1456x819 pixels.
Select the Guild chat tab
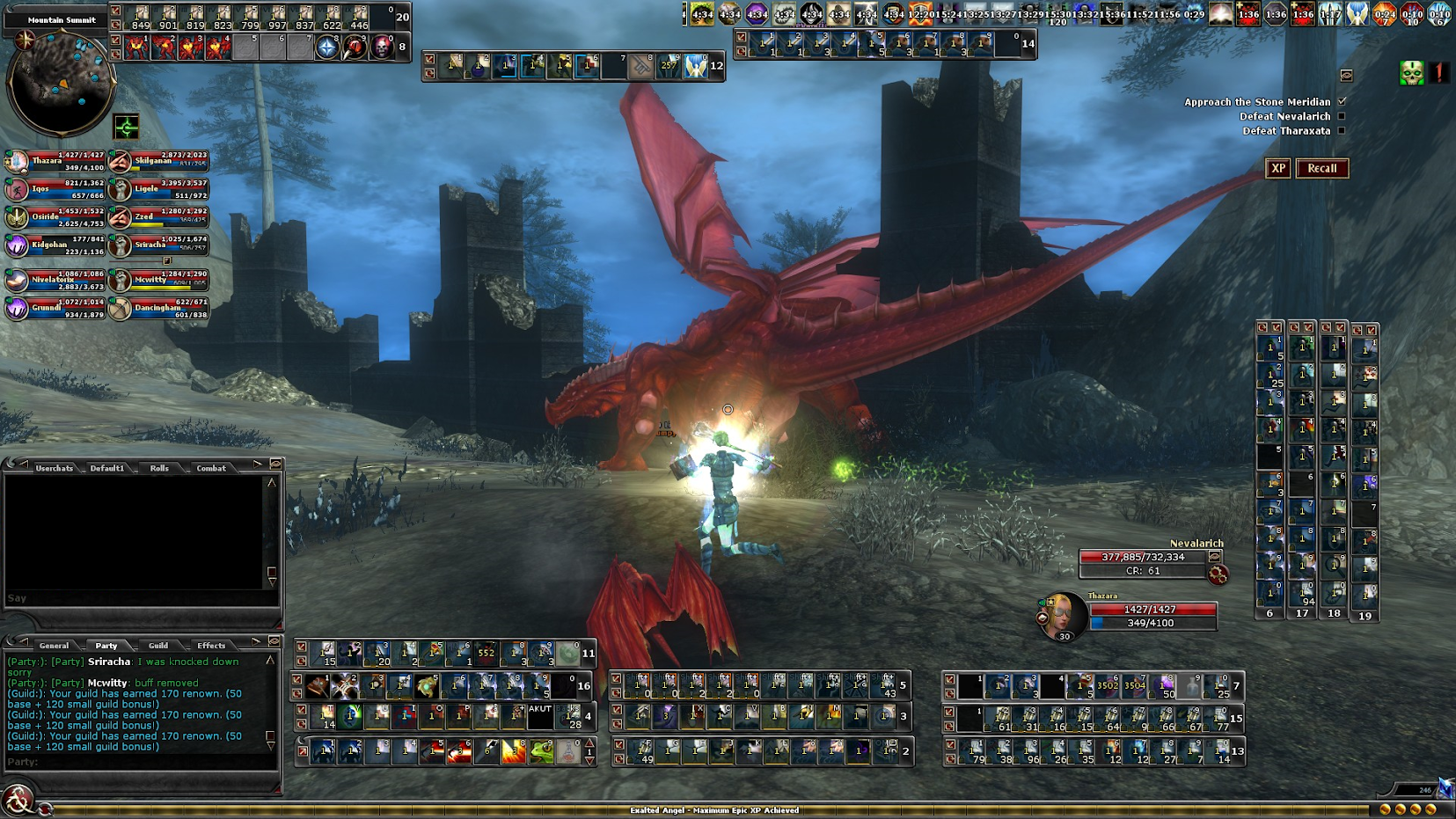[x=158, y=645]
